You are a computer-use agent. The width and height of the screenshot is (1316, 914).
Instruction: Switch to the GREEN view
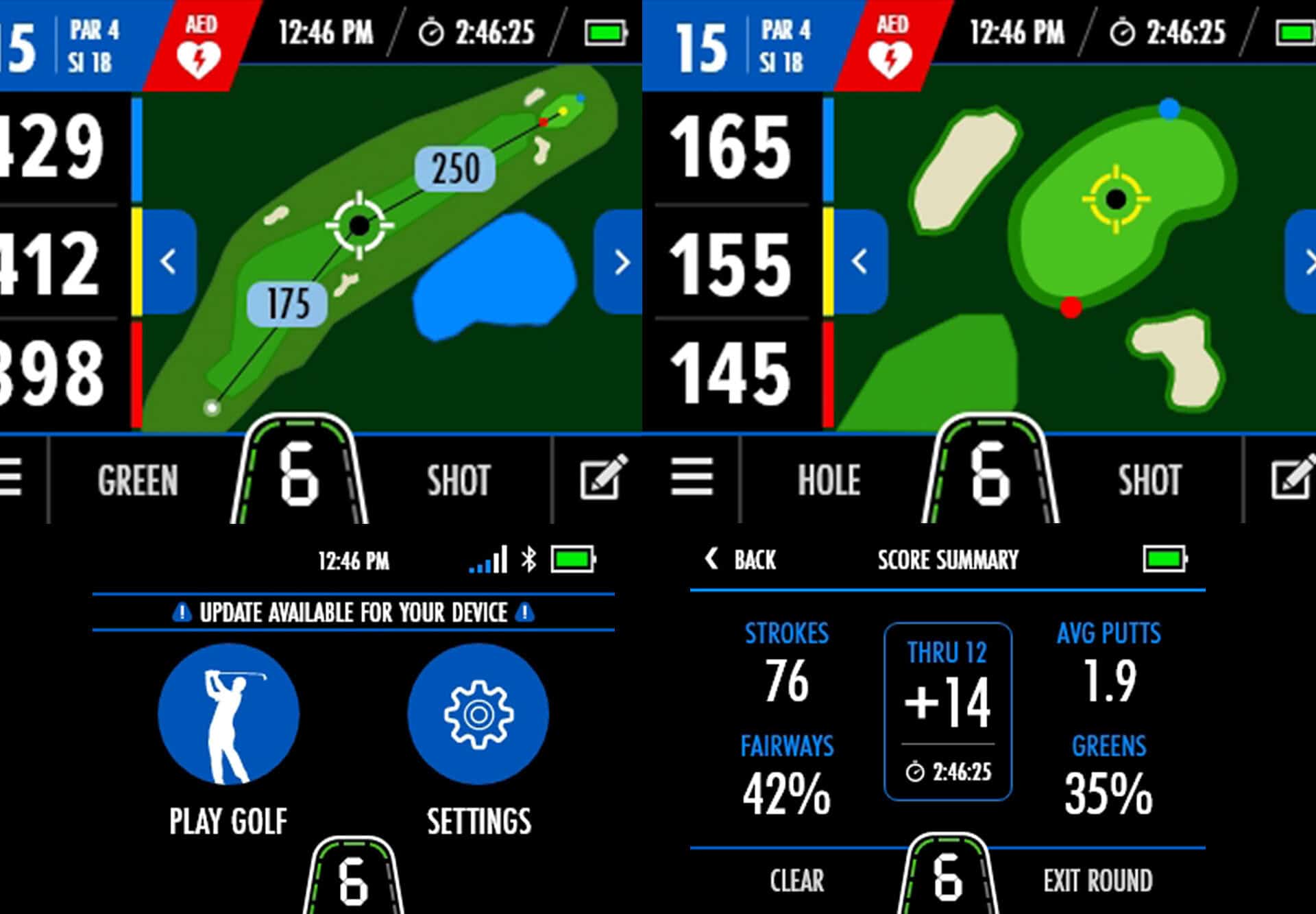point(138,480)
